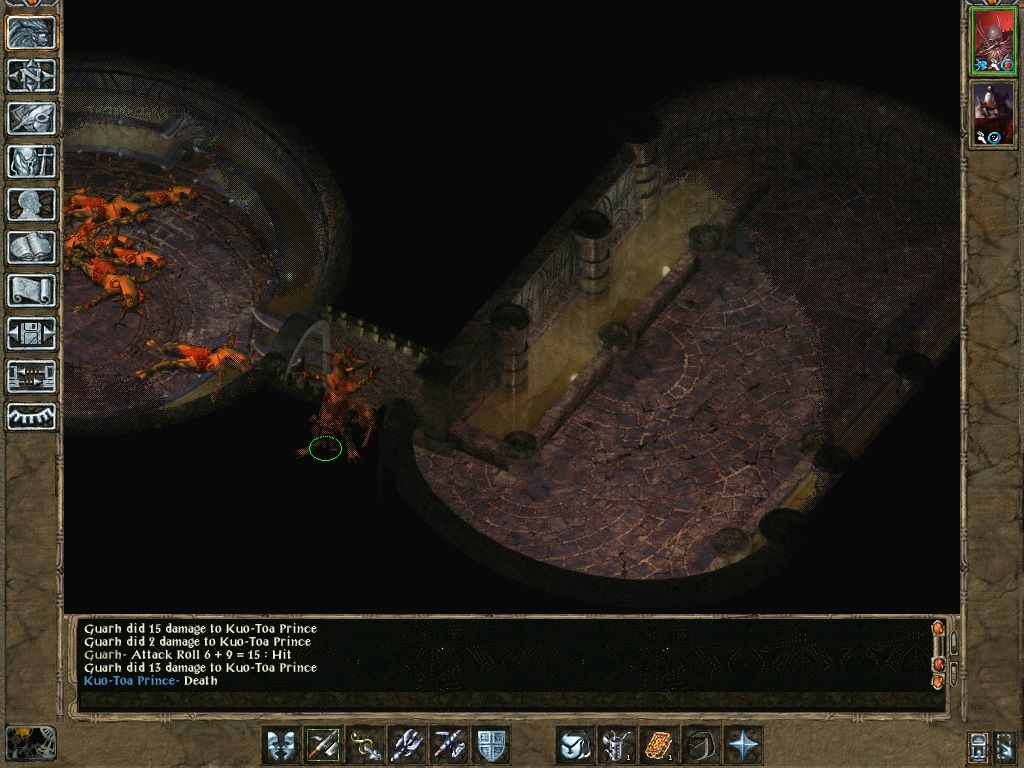
Task: Use the orange spell scroll quick item
Action: [x=659, y=745]
